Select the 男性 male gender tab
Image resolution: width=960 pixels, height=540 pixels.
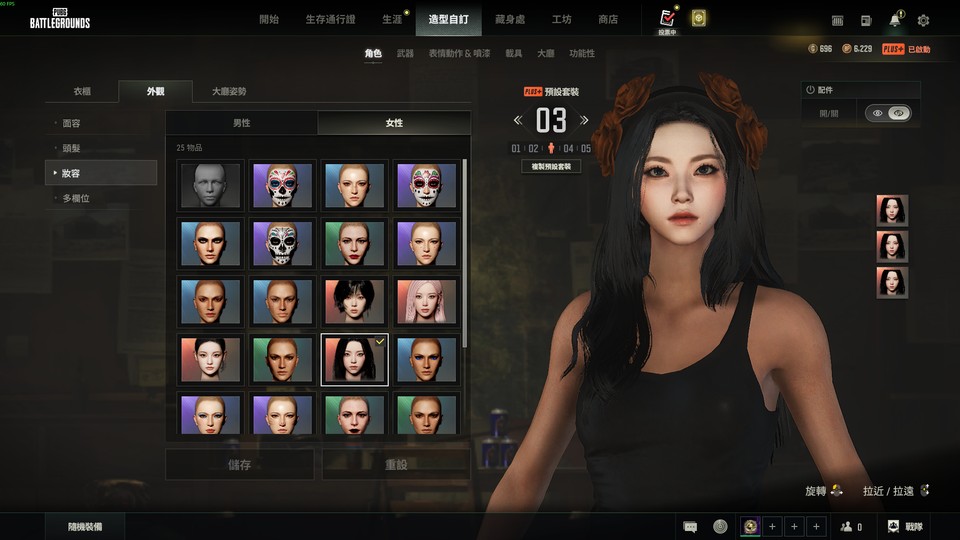coord(242,122)
